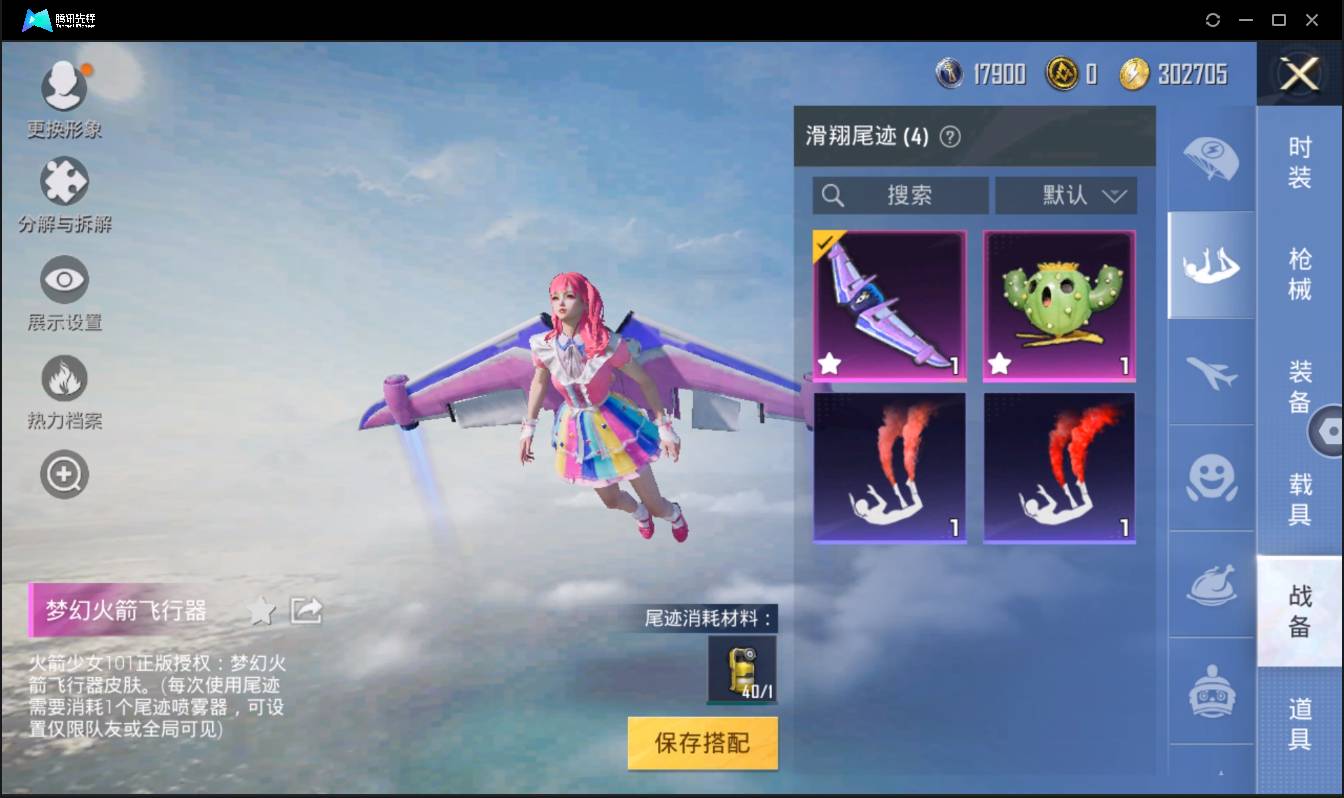Open 展示设置 display settings via the eye icon
The width and height of the screenshot is (1344, 798).
point(64,280)
